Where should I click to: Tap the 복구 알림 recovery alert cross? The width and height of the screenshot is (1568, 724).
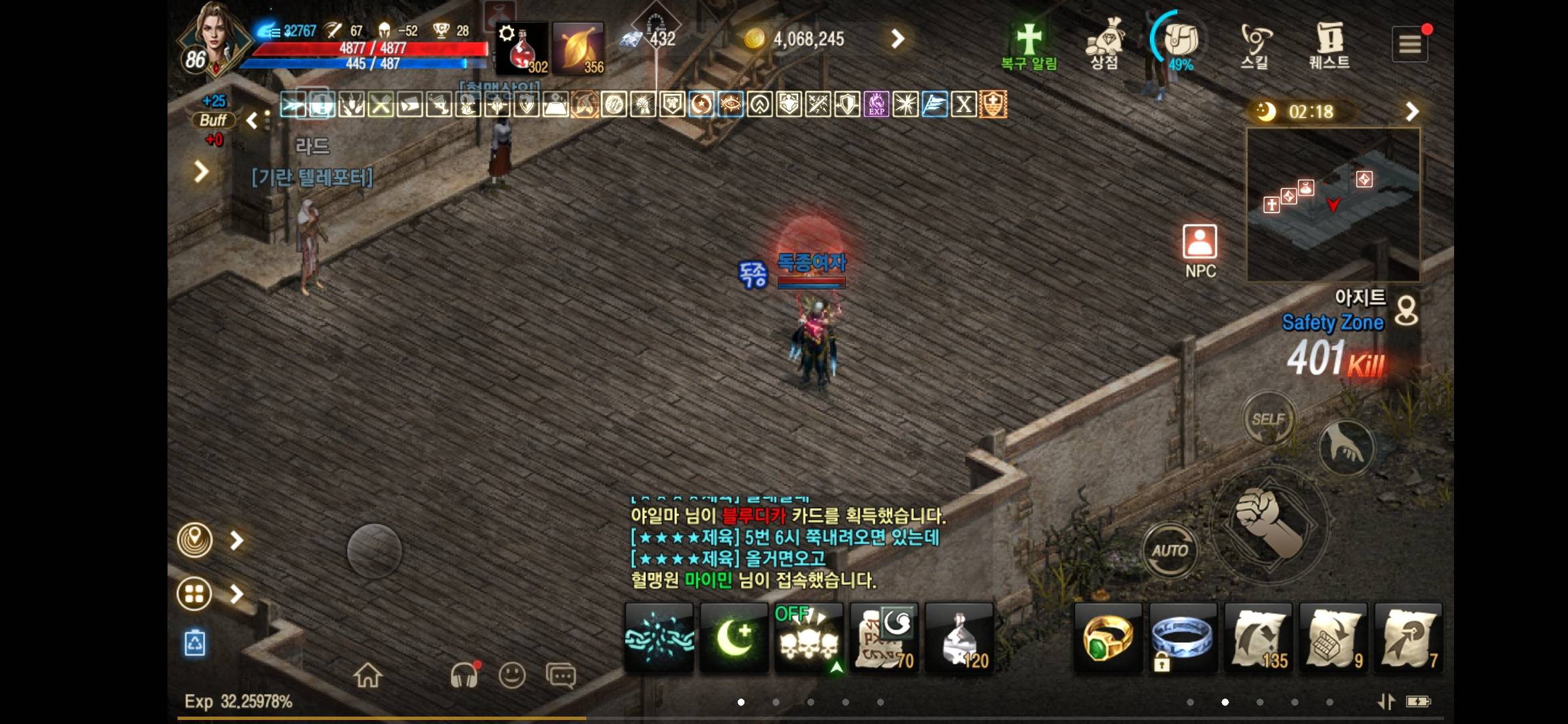pyautogui.click(x=1030, y=37)
